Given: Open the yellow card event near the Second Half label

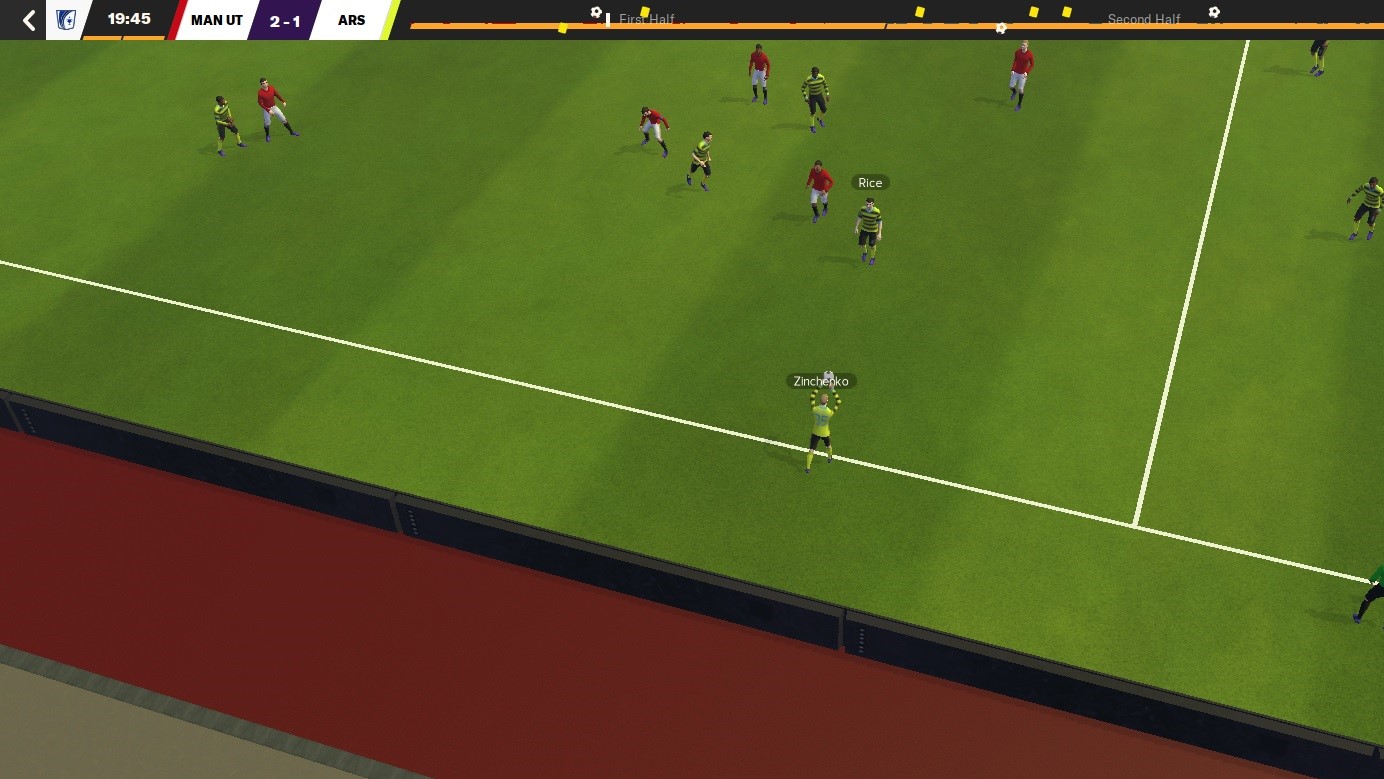Looking at the screenshot, I should click(x=1034, y=12).
